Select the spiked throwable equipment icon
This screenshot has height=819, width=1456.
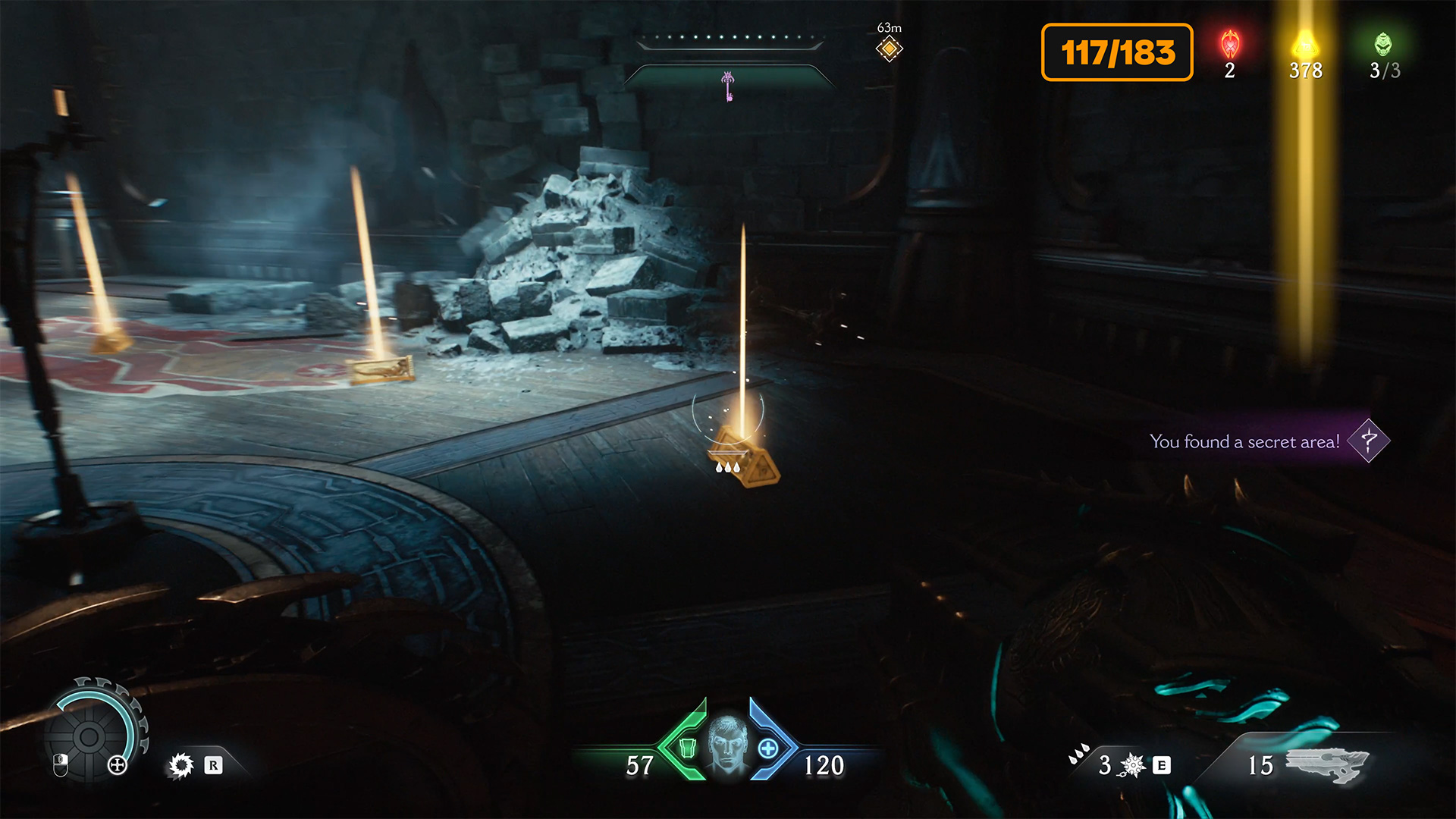[x=1132, y=765]
